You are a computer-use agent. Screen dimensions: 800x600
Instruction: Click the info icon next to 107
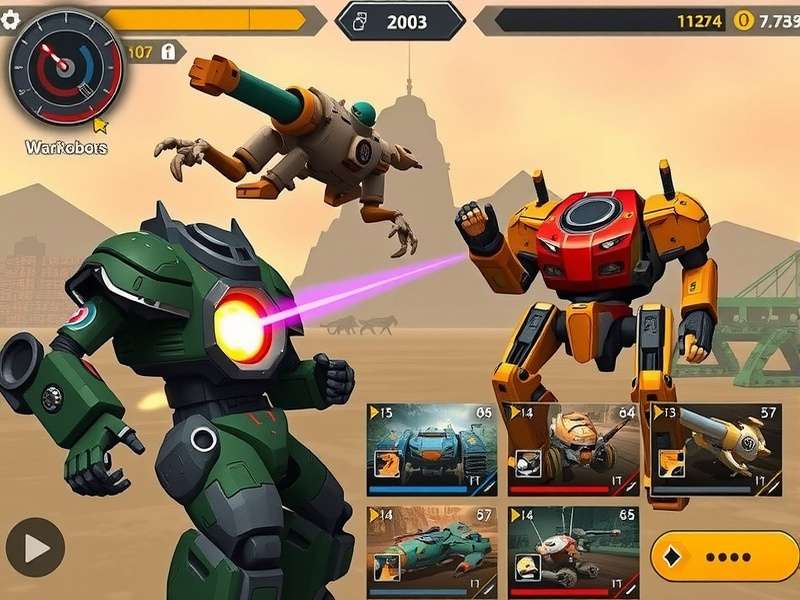coord(168,51)
